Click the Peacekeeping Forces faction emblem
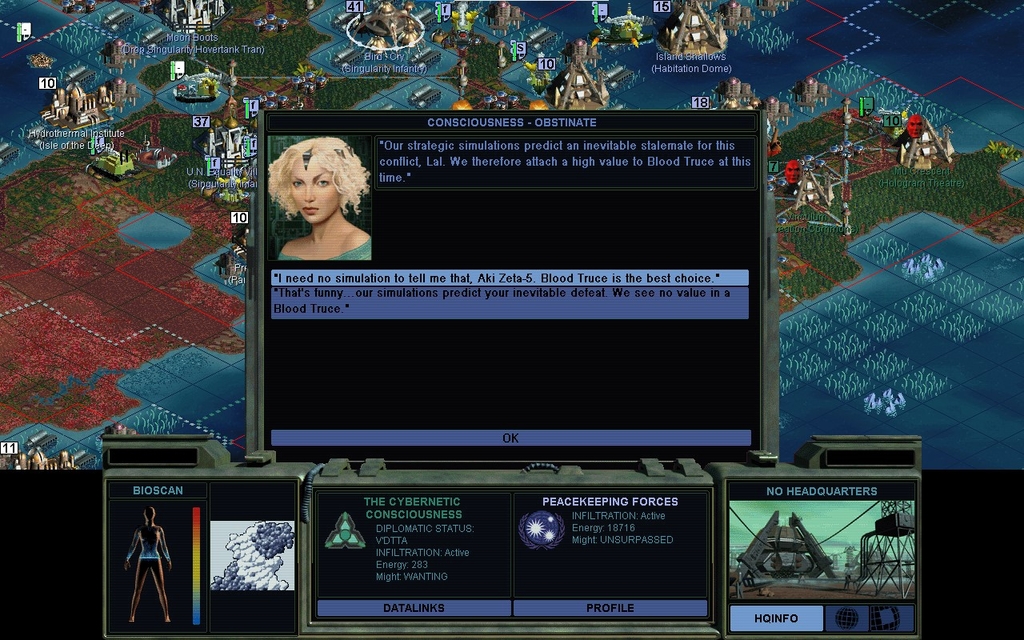 coord(541,529)
